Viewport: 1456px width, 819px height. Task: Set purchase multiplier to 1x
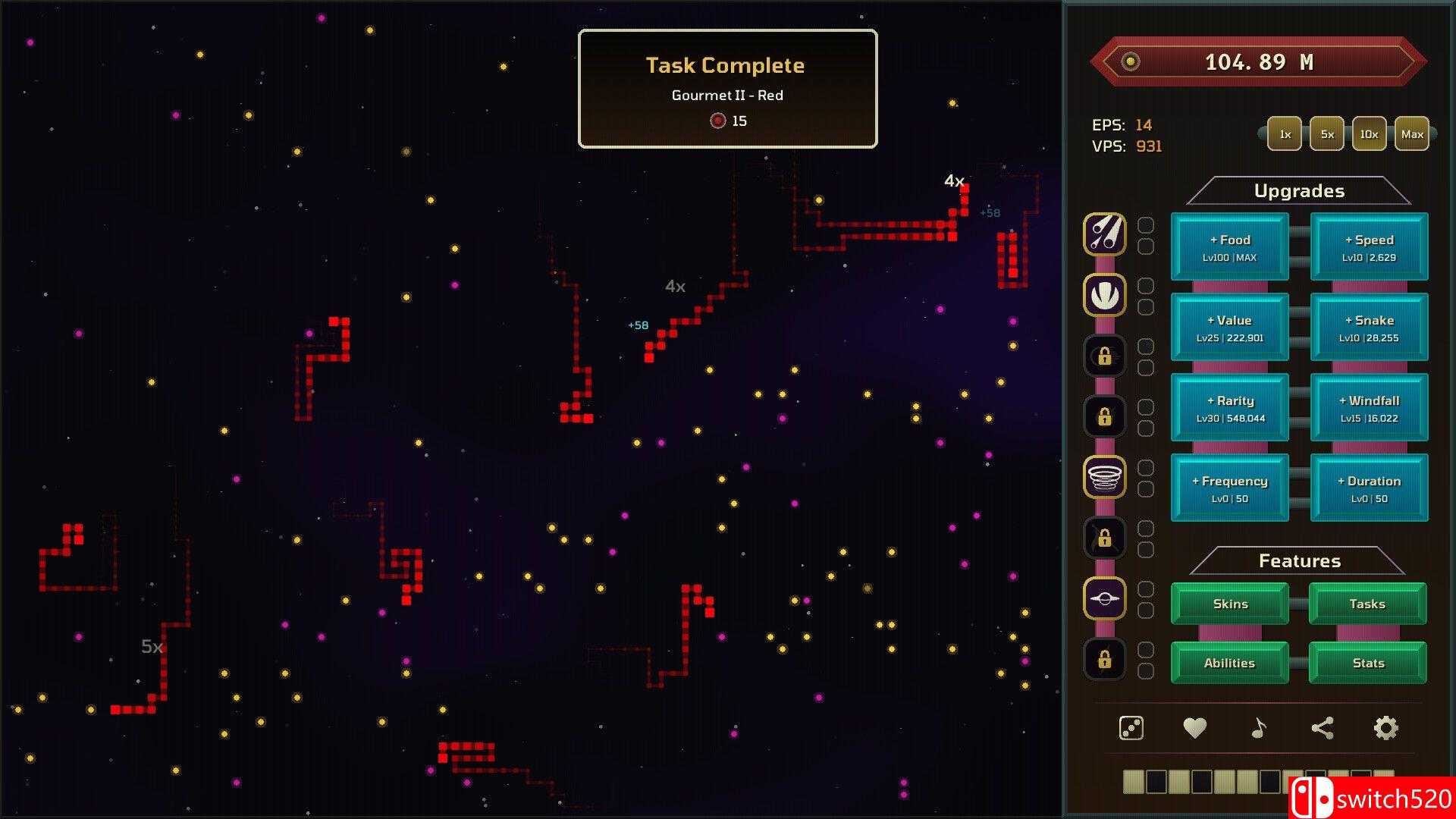(x=1285, y=134)
